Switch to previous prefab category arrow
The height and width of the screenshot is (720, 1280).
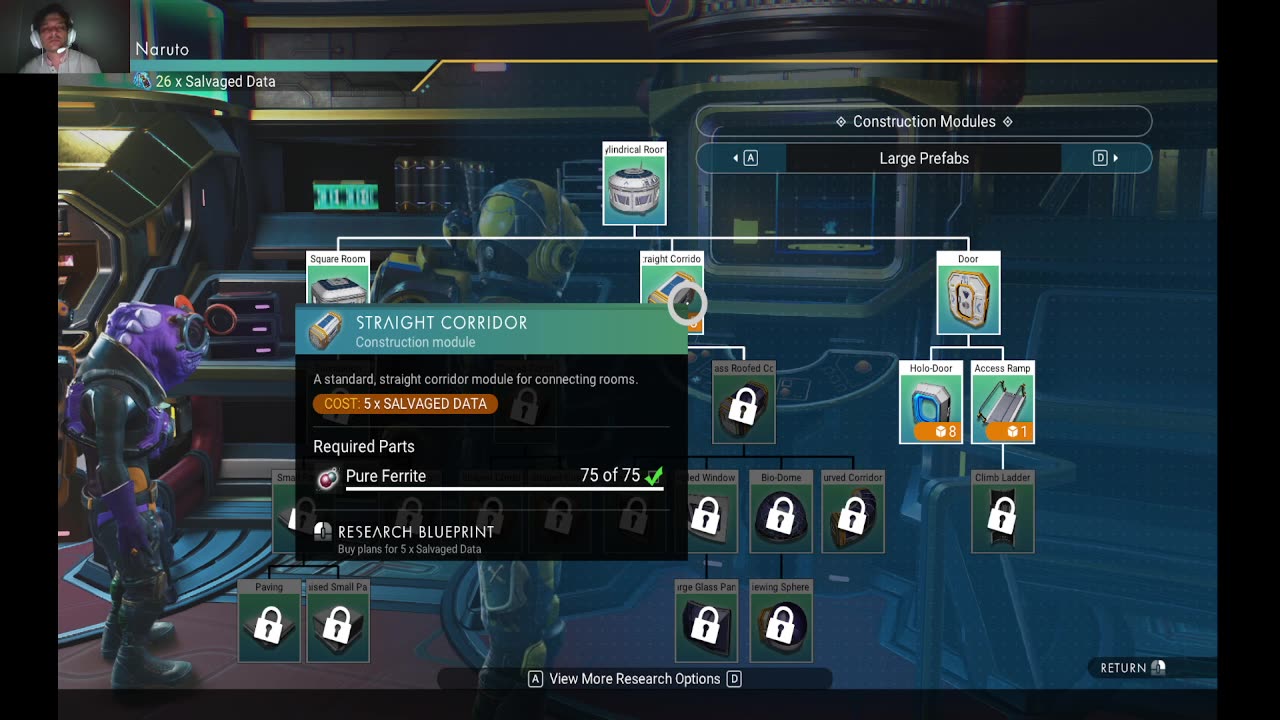pos(745,158)
